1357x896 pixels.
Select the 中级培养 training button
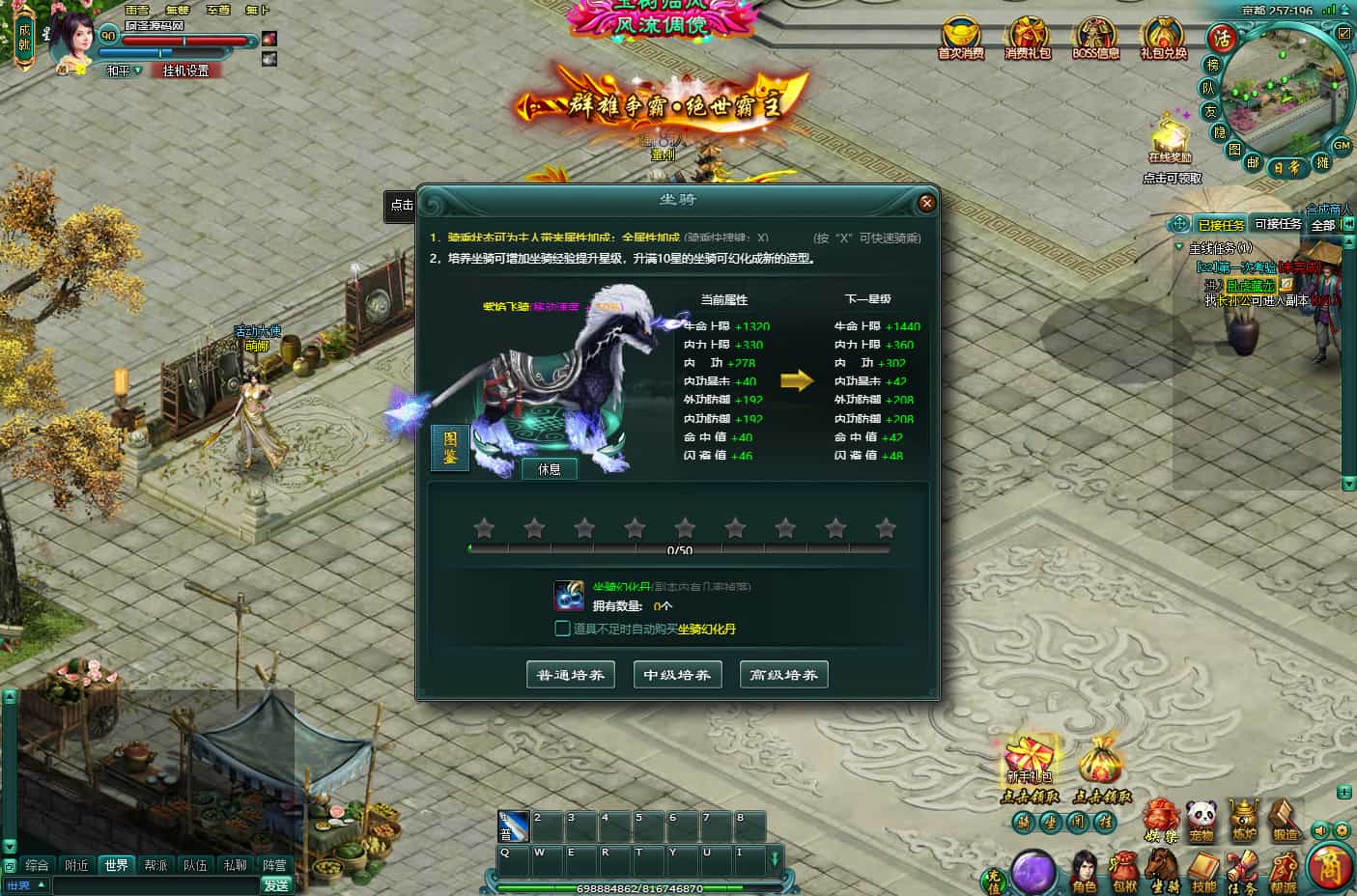click(677, 675)
